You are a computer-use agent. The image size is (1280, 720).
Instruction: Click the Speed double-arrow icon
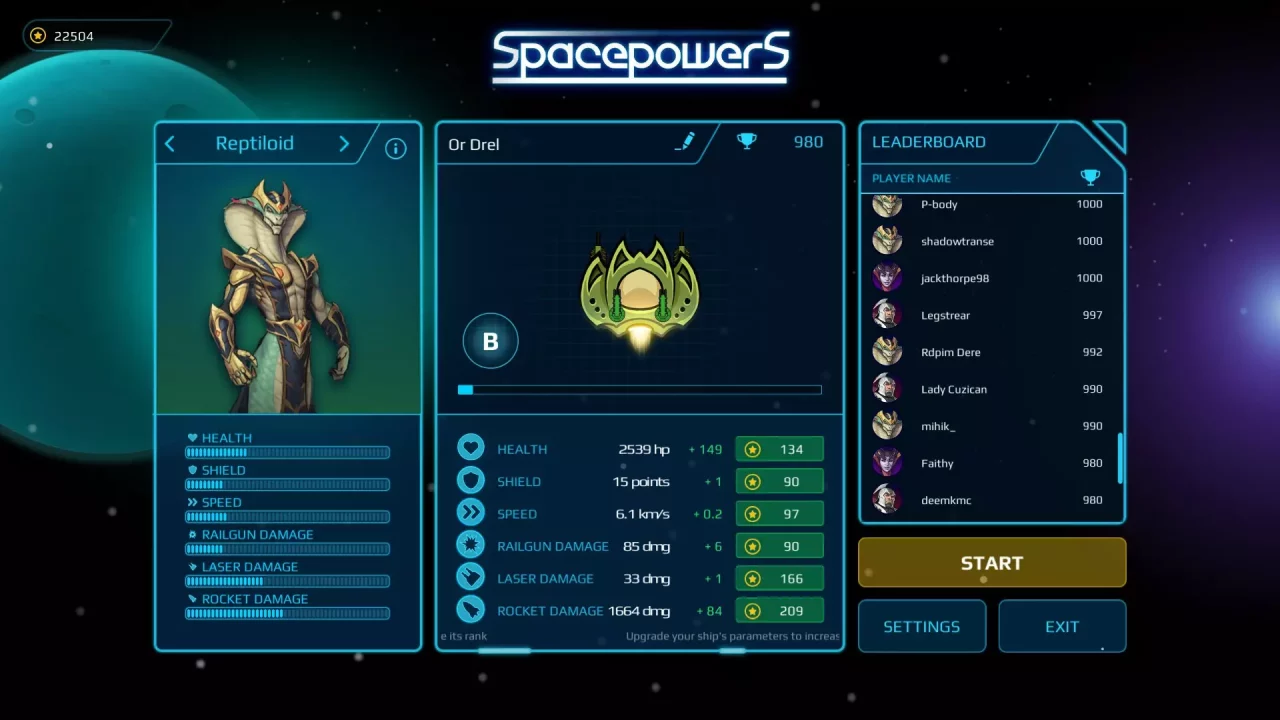[471, 513]
